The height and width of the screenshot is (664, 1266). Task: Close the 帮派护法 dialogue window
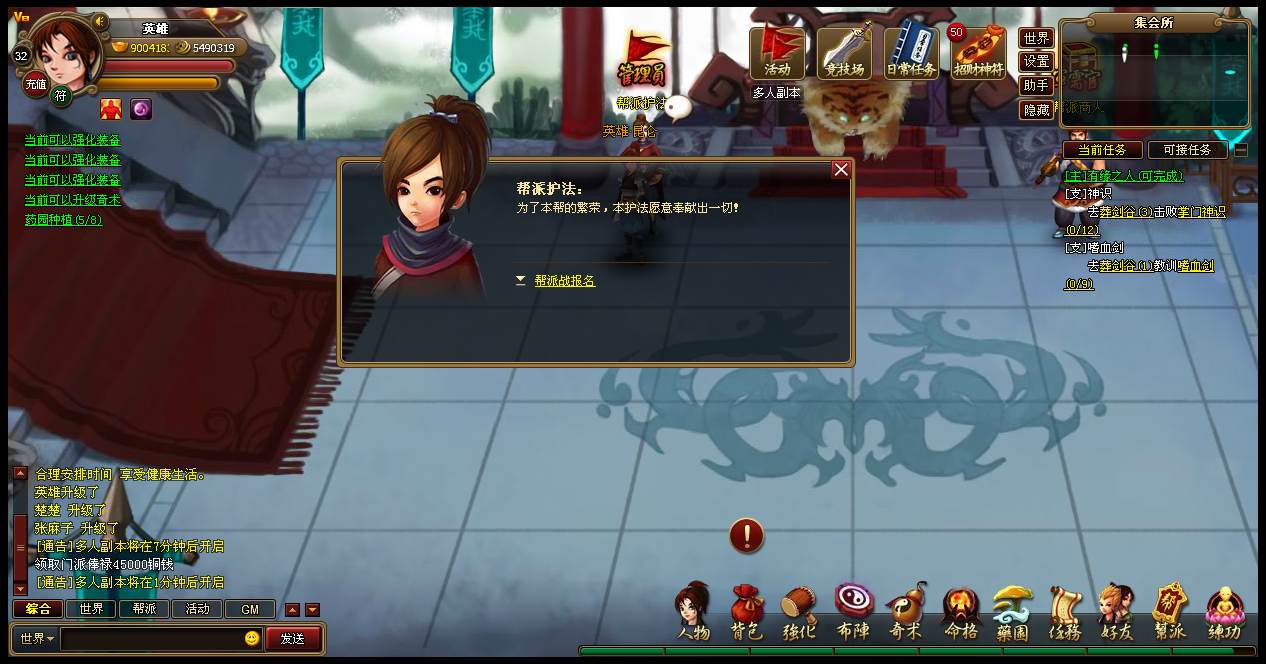pyautogui.click(x=841, y=170)
